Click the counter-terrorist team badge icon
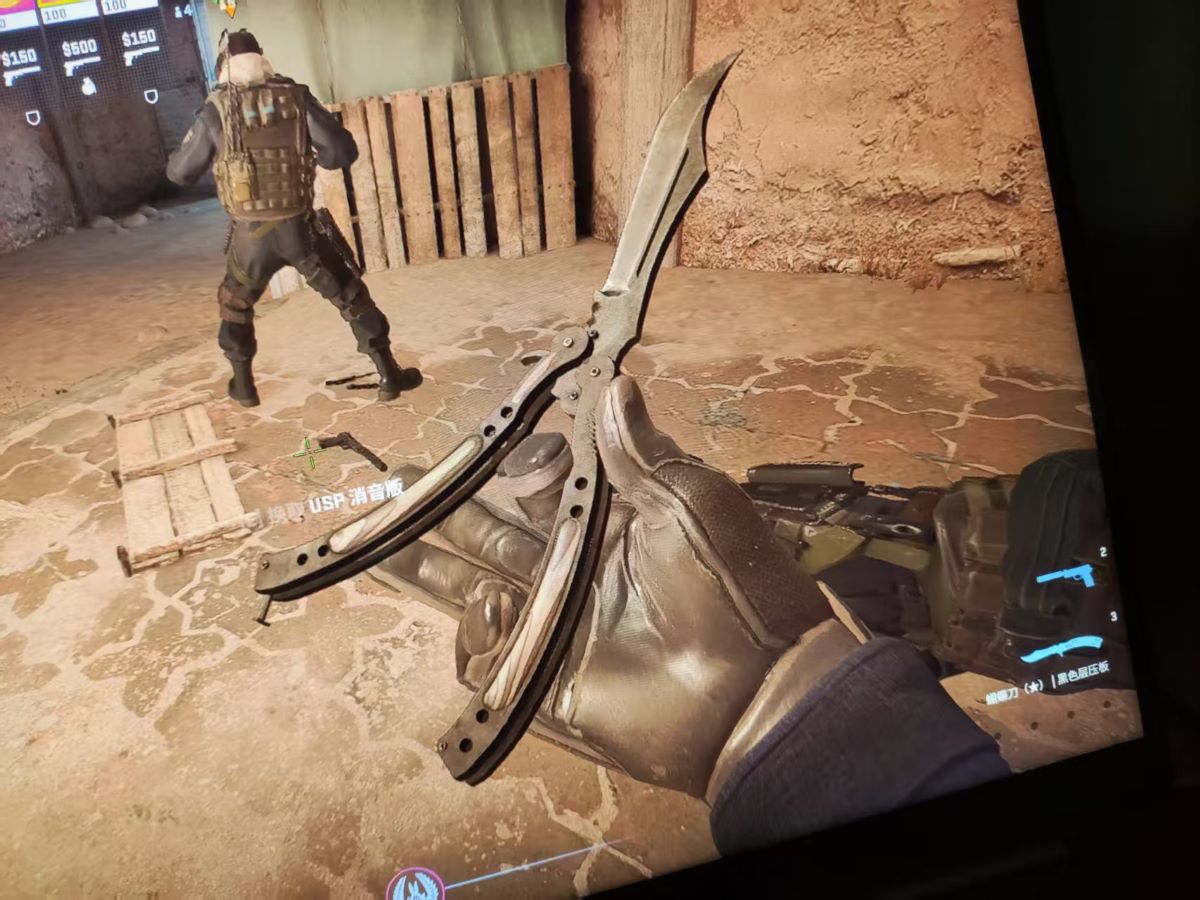The width and height of the screenshot is (1200, 900). click(415, 884)
